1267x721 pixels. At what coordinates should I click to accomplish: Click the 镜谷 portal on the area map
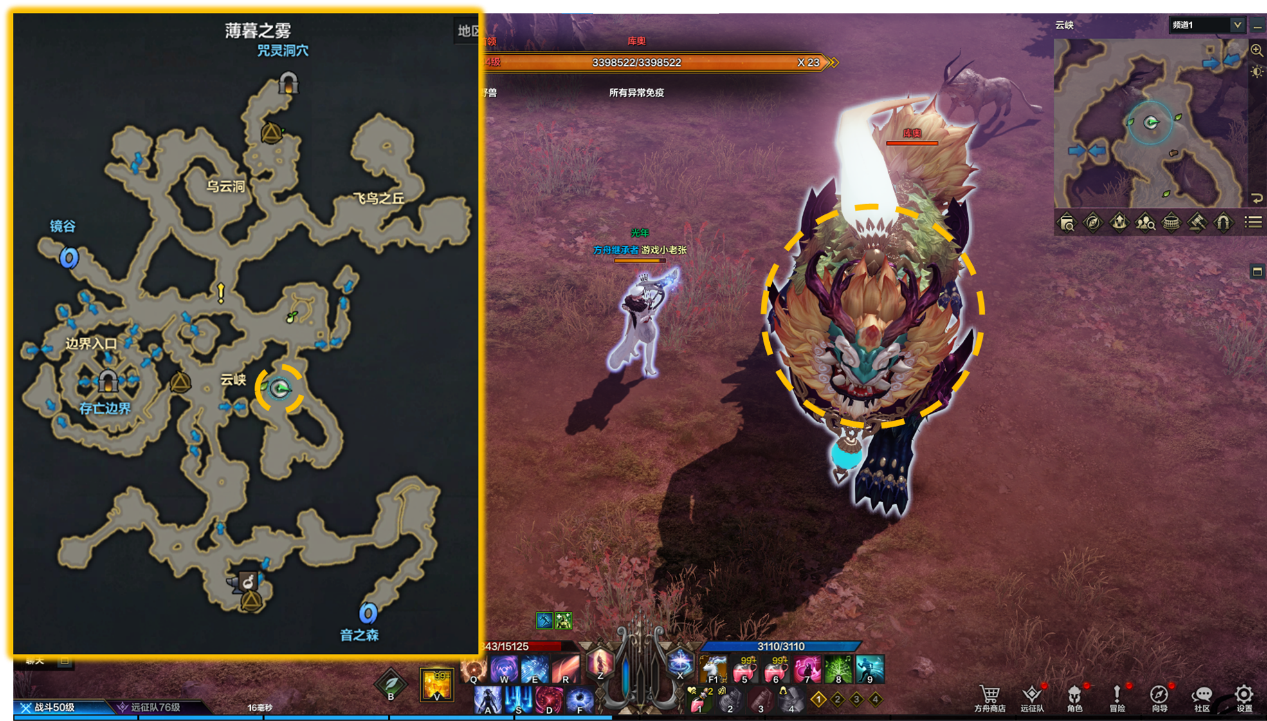point(69,258)
